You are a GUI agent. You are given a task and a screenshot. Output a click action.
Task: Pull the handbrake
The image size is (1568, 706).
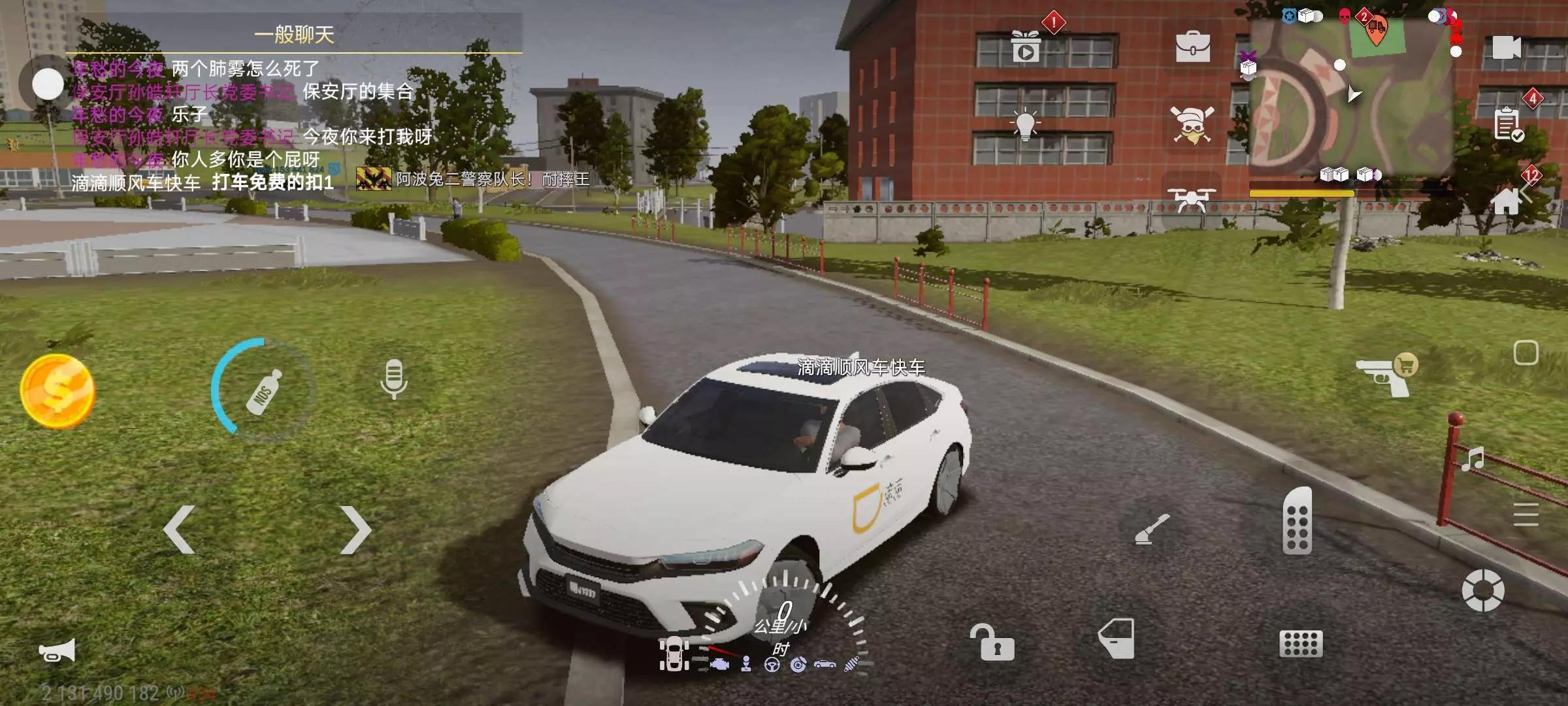1152,529
